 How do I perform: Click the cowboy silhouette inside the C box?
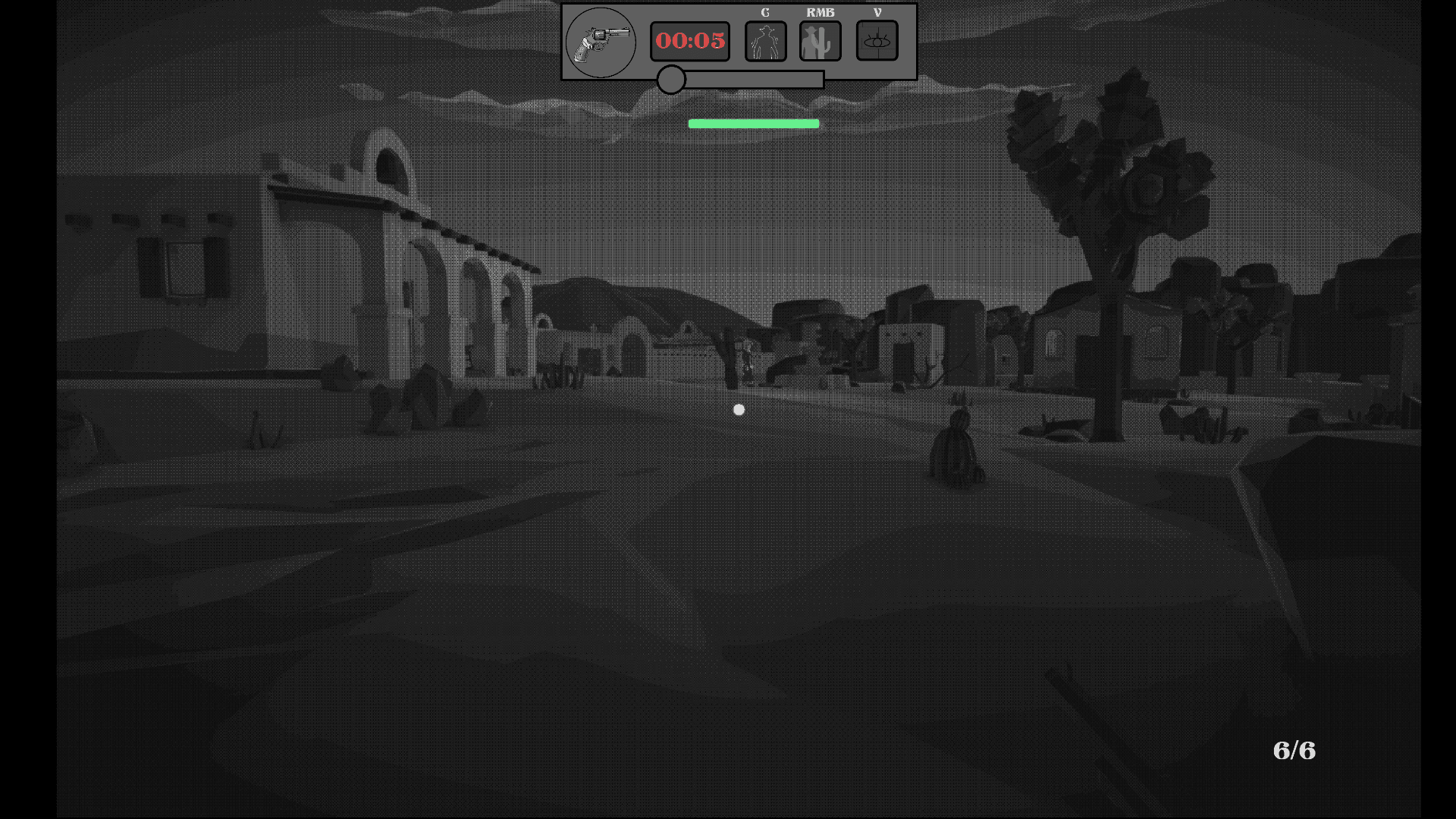click(x=765, y=42)
